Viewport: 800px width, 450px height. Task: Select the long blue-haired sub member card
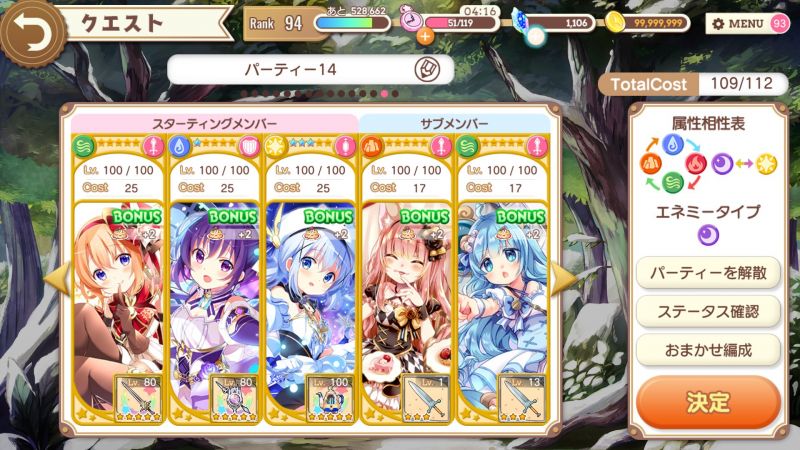click(502, 290)
